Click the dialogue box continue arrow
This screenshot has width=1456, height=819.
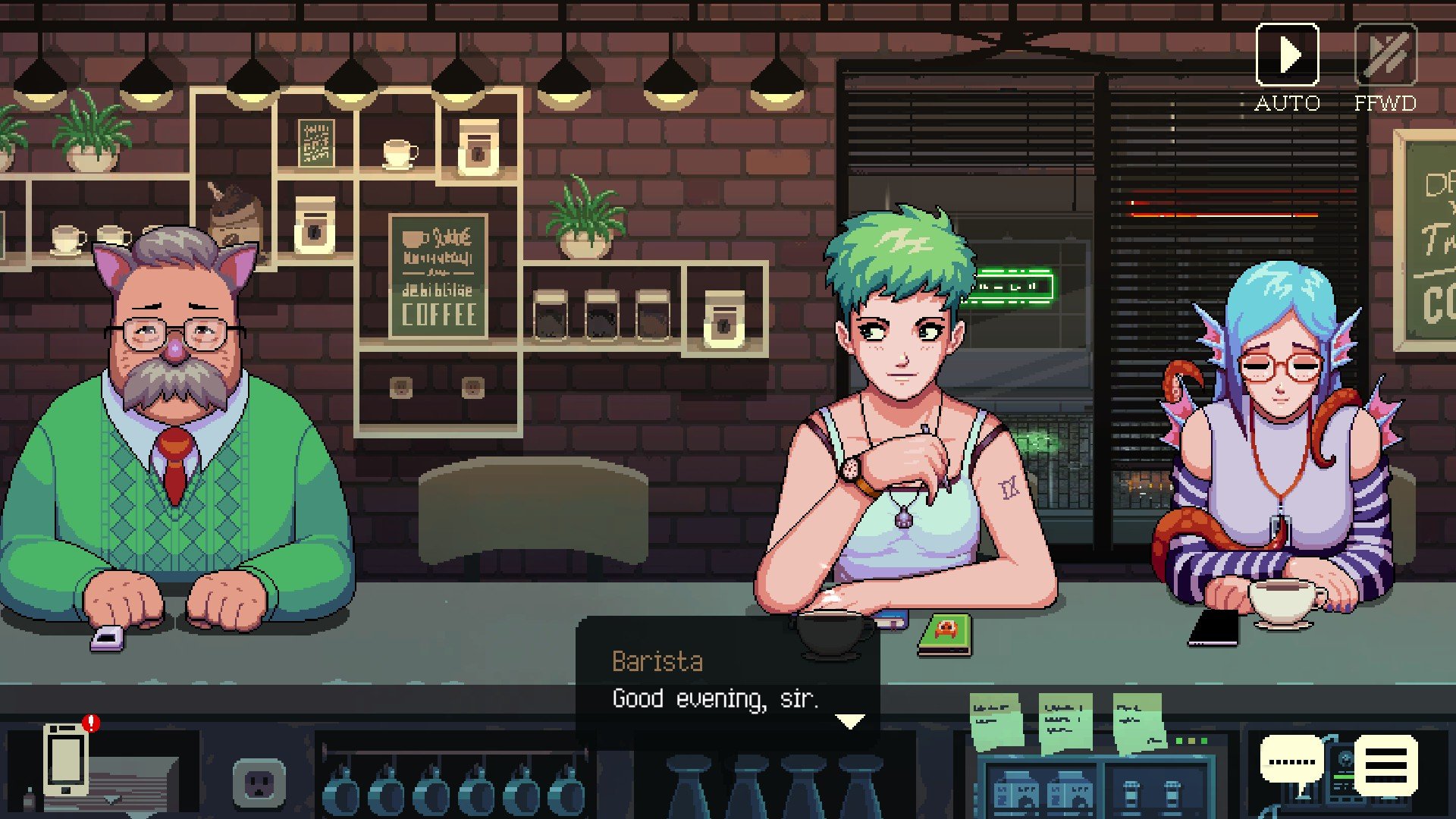click(x=852, y=723)
